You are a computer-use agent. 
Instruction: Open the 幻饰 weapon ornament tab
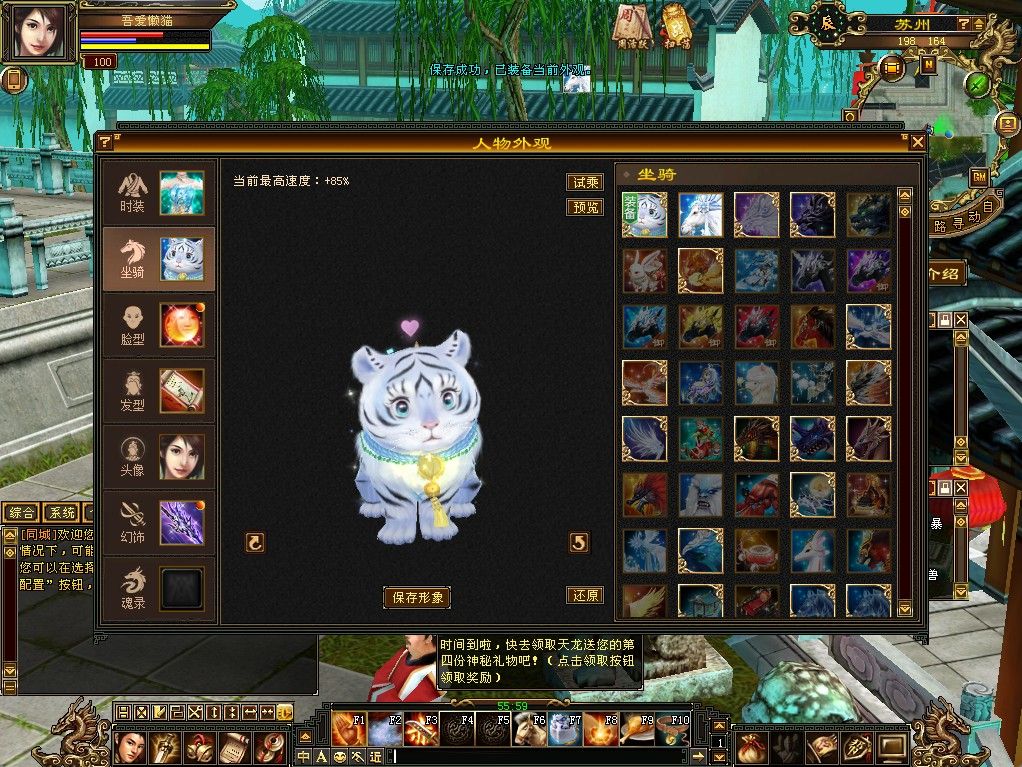coord(158,523)
